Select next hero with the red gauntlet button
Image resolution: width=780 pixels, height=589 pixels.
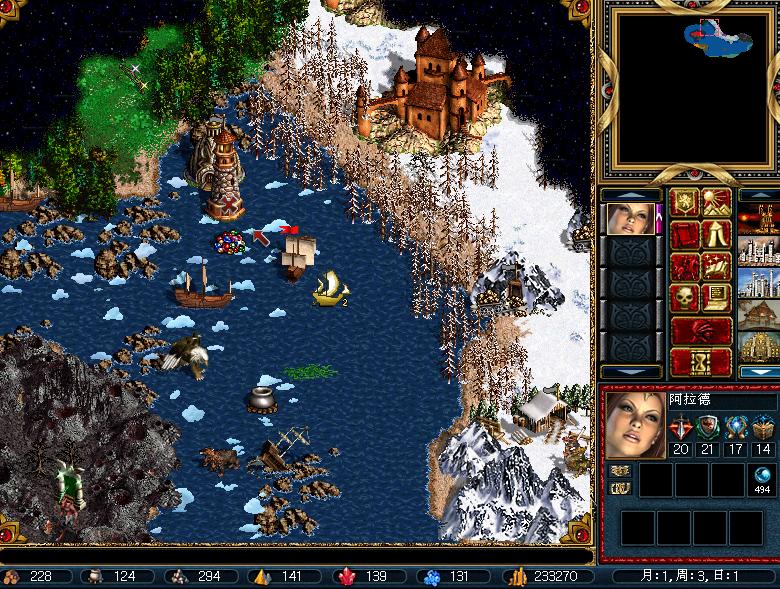coord(700,331)
